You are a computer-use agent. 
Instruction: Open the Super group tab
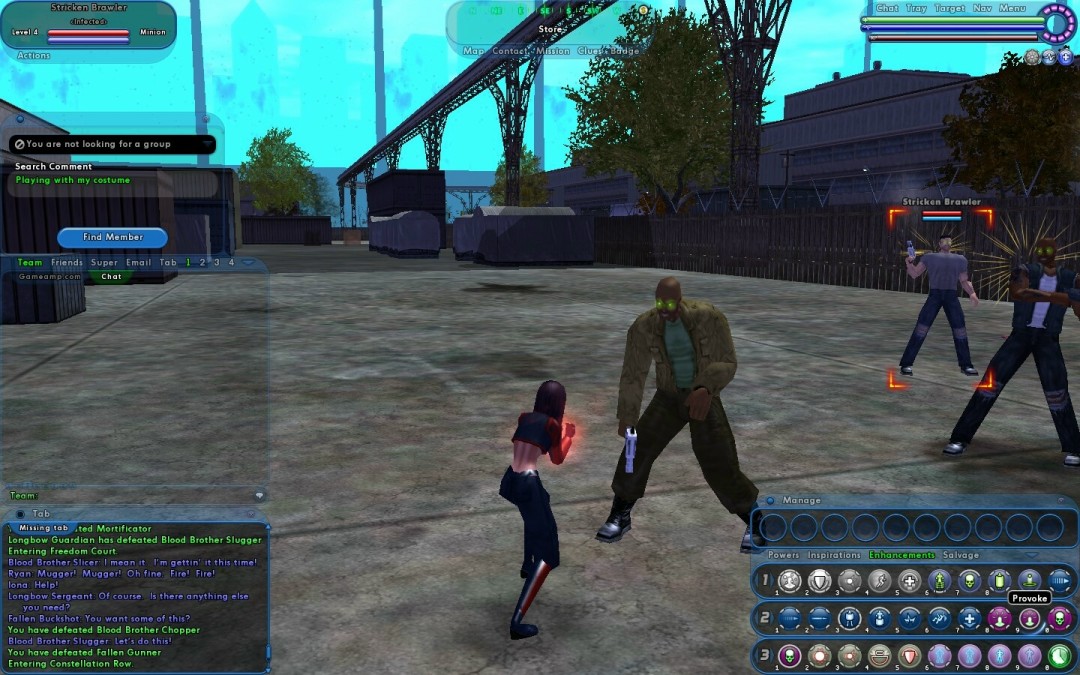tap(104, 263)
